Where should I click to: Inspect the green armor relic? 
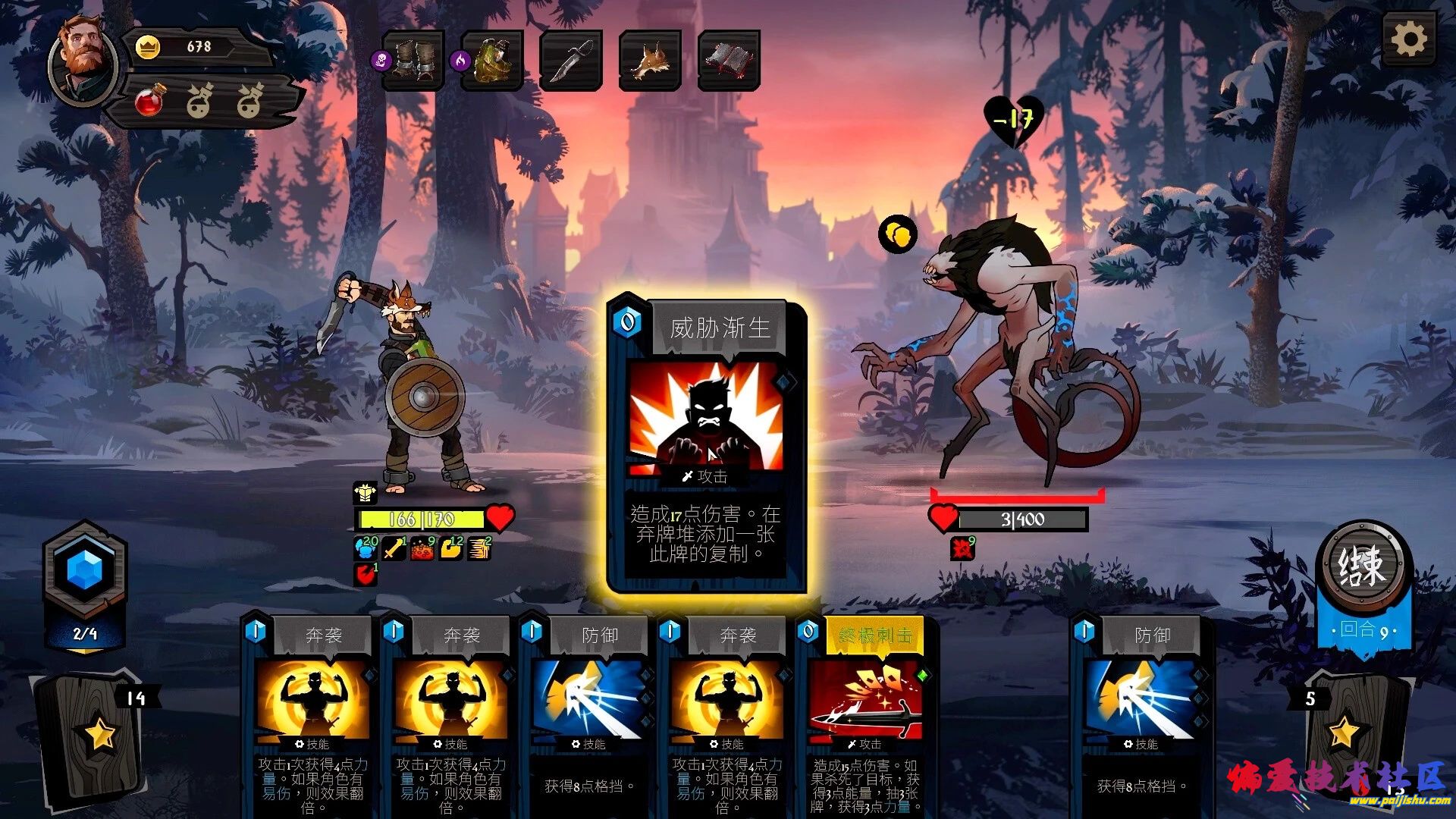493,61
